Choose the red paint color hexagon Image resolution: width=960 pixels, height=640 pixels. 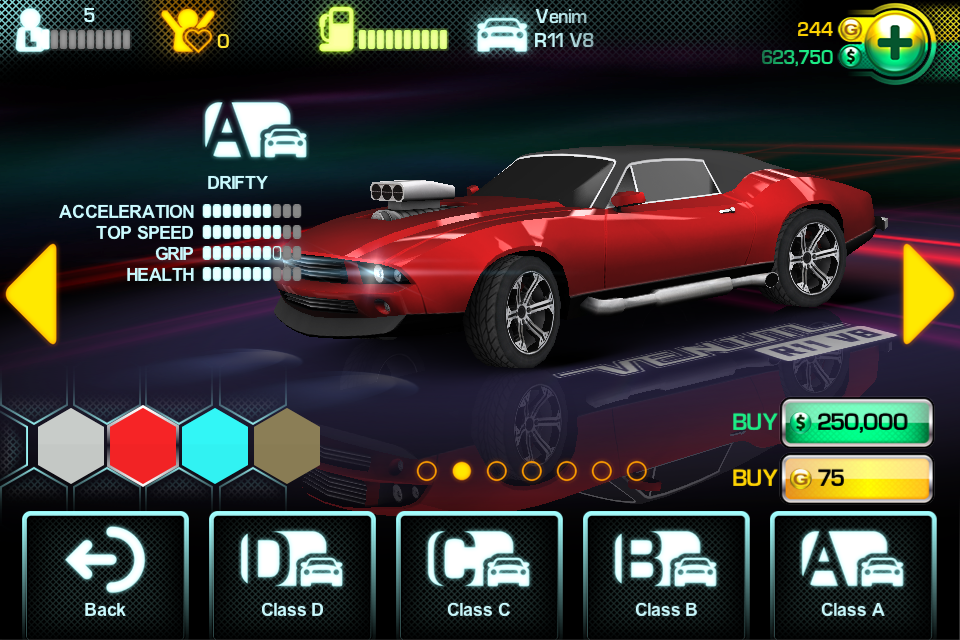tap(143, 446)
